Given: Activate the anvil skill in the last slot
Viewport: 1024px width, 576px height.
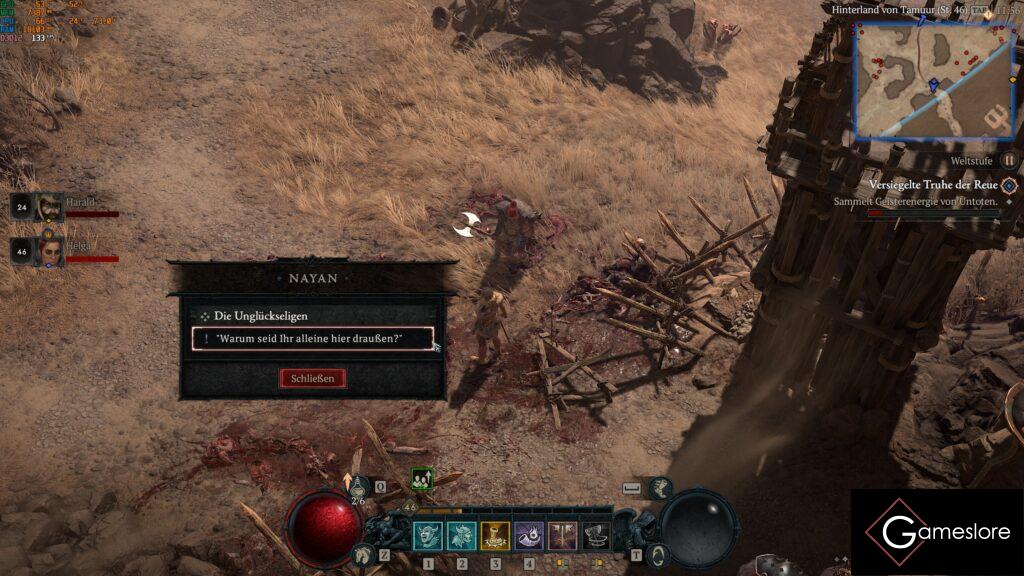Looking at the screenshot, I should (x=597, y=537).
